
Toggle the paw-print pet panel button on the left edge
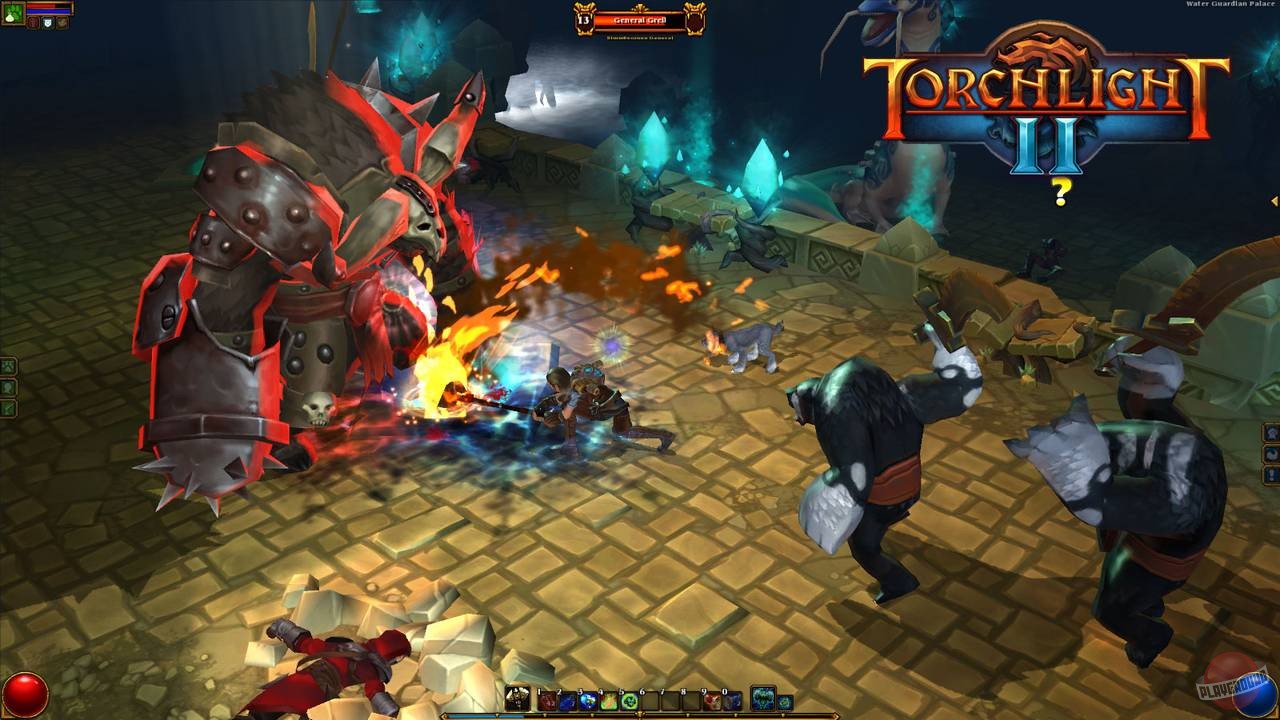point(8,365)
